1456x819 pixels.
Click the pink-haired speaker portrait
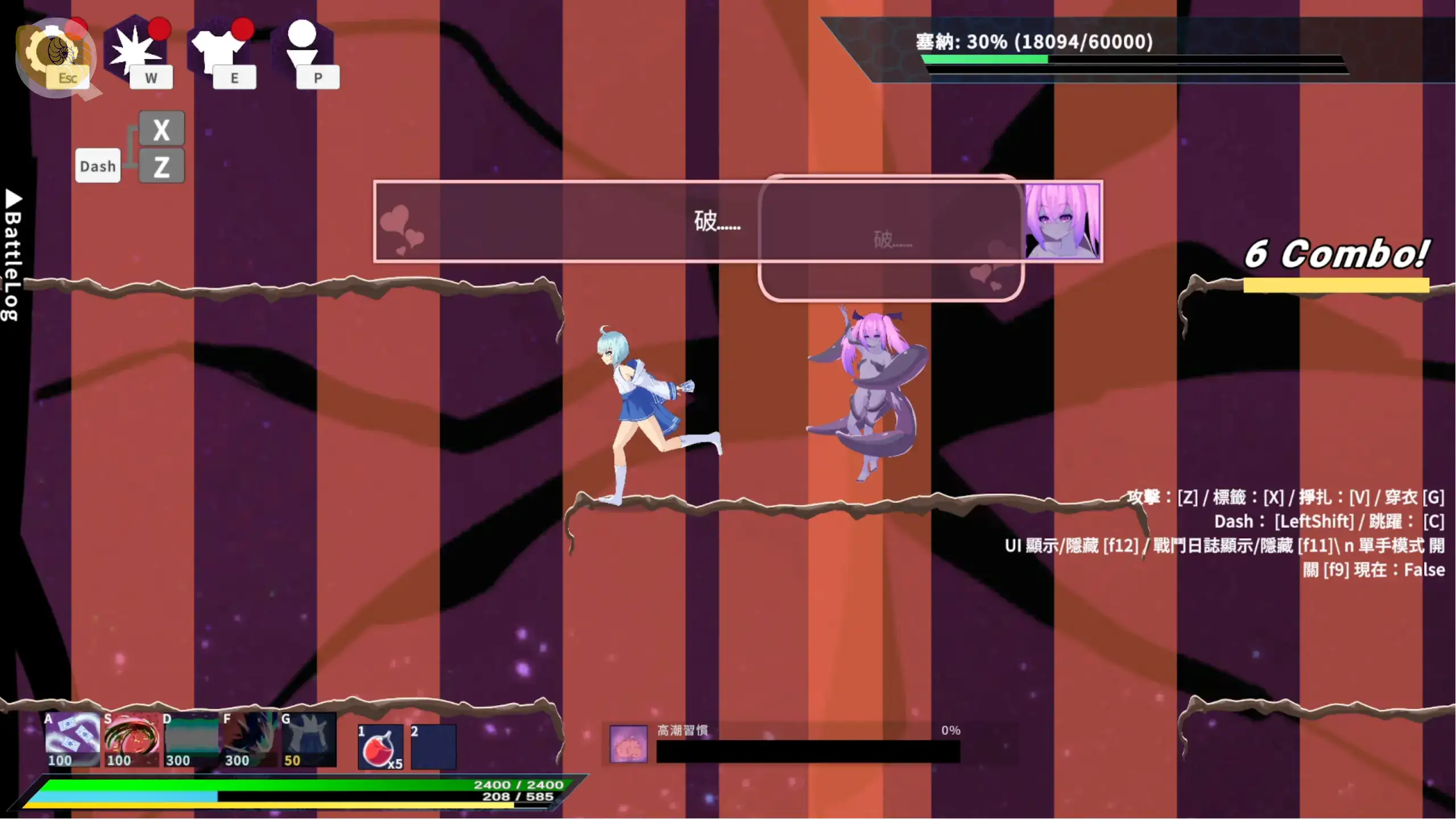click(1062, 221)
